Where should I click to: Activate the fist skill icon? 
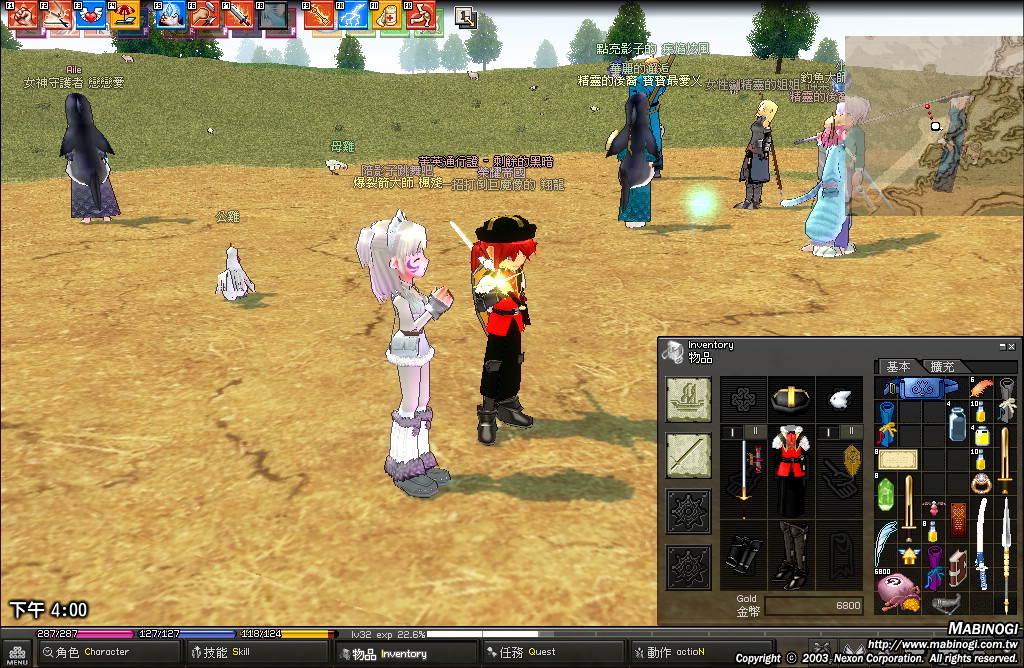pyautogui.click(x=23, y=14)
